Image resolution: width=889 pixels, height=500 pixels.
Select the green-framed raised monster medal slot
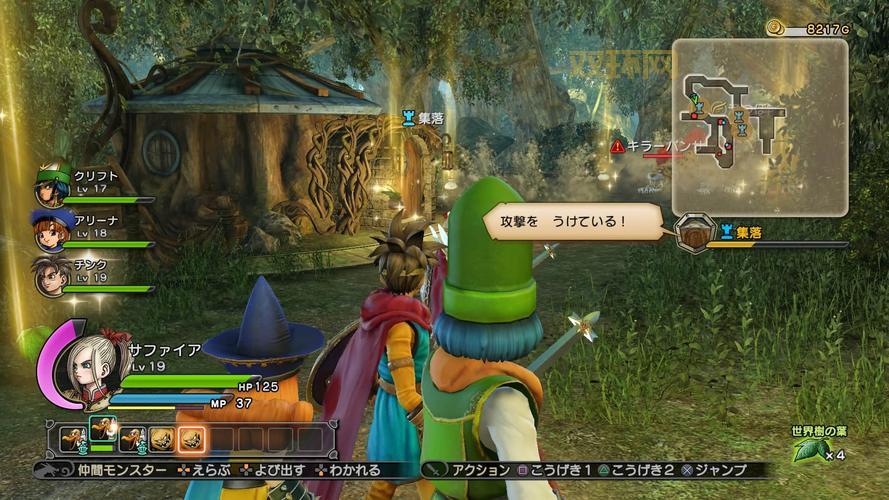coord(102,432)
